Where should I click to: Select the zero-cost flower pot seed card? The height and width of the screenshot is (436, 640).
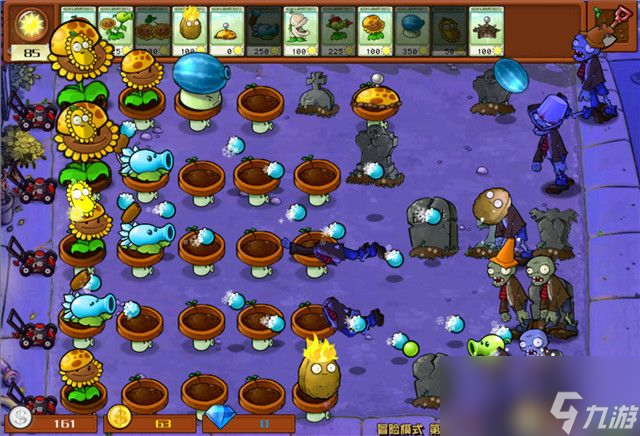(x=227, y=30)
